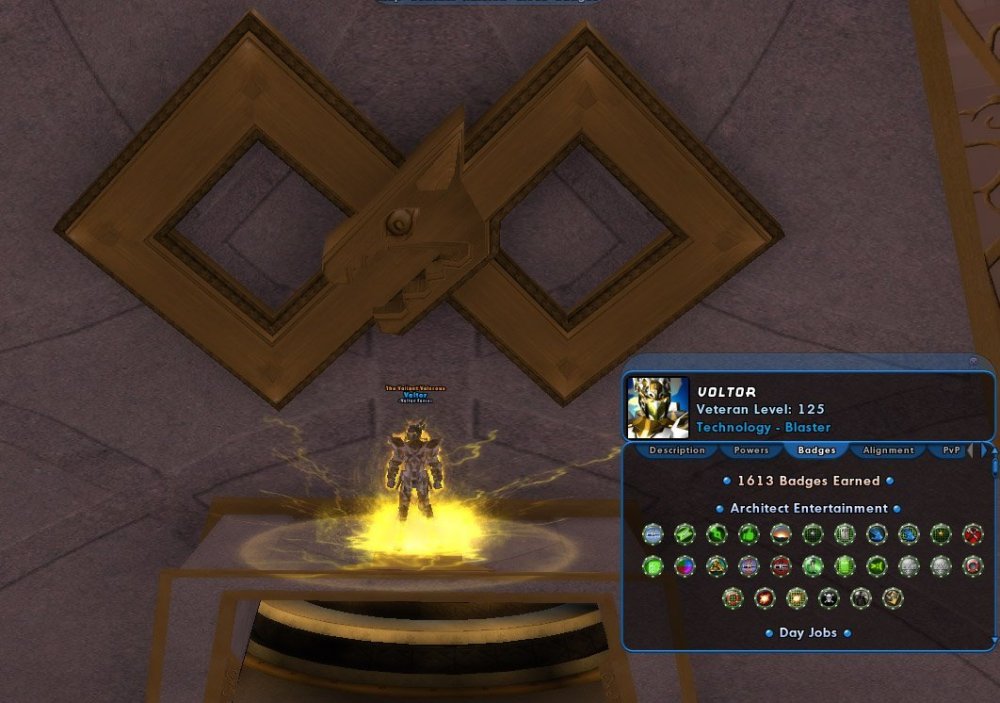Click the Architect Entertainment section header
Screen dimensions: 1000x703
click(x=808, y=508)
